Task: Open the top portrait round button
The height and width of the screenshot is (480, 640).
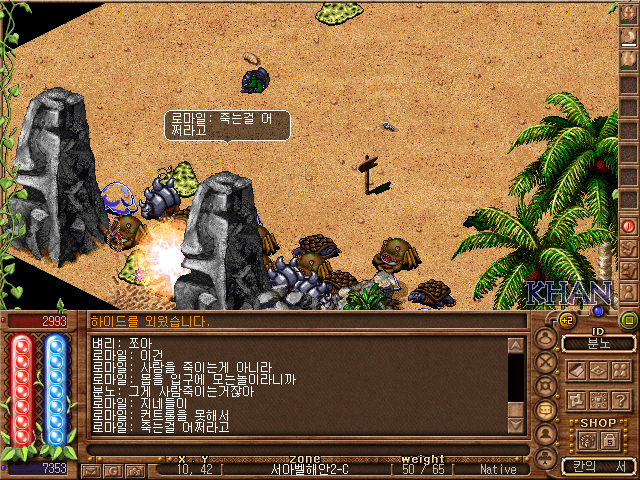Action: pyautogui.click(x=546, y=337)
